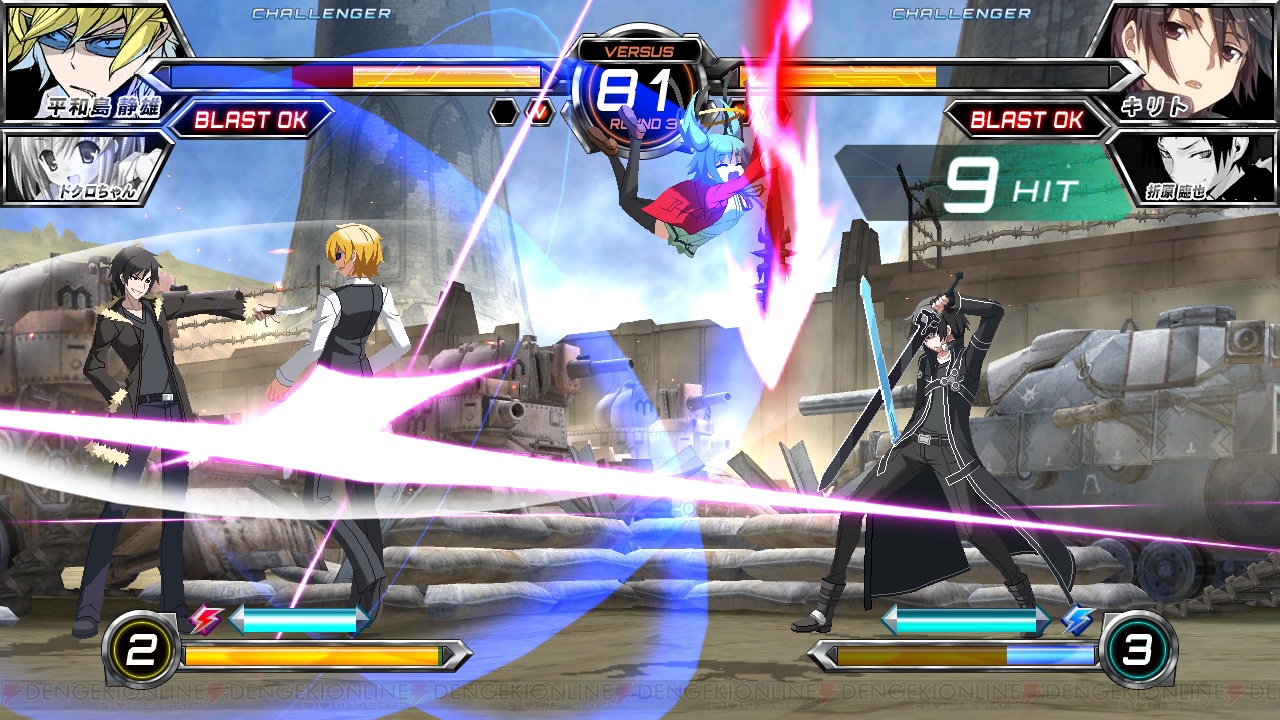Viewport: 1280px width, 720px height.
Task: Activate the left player's BLAST OK indicator
Action: (250, 121)
